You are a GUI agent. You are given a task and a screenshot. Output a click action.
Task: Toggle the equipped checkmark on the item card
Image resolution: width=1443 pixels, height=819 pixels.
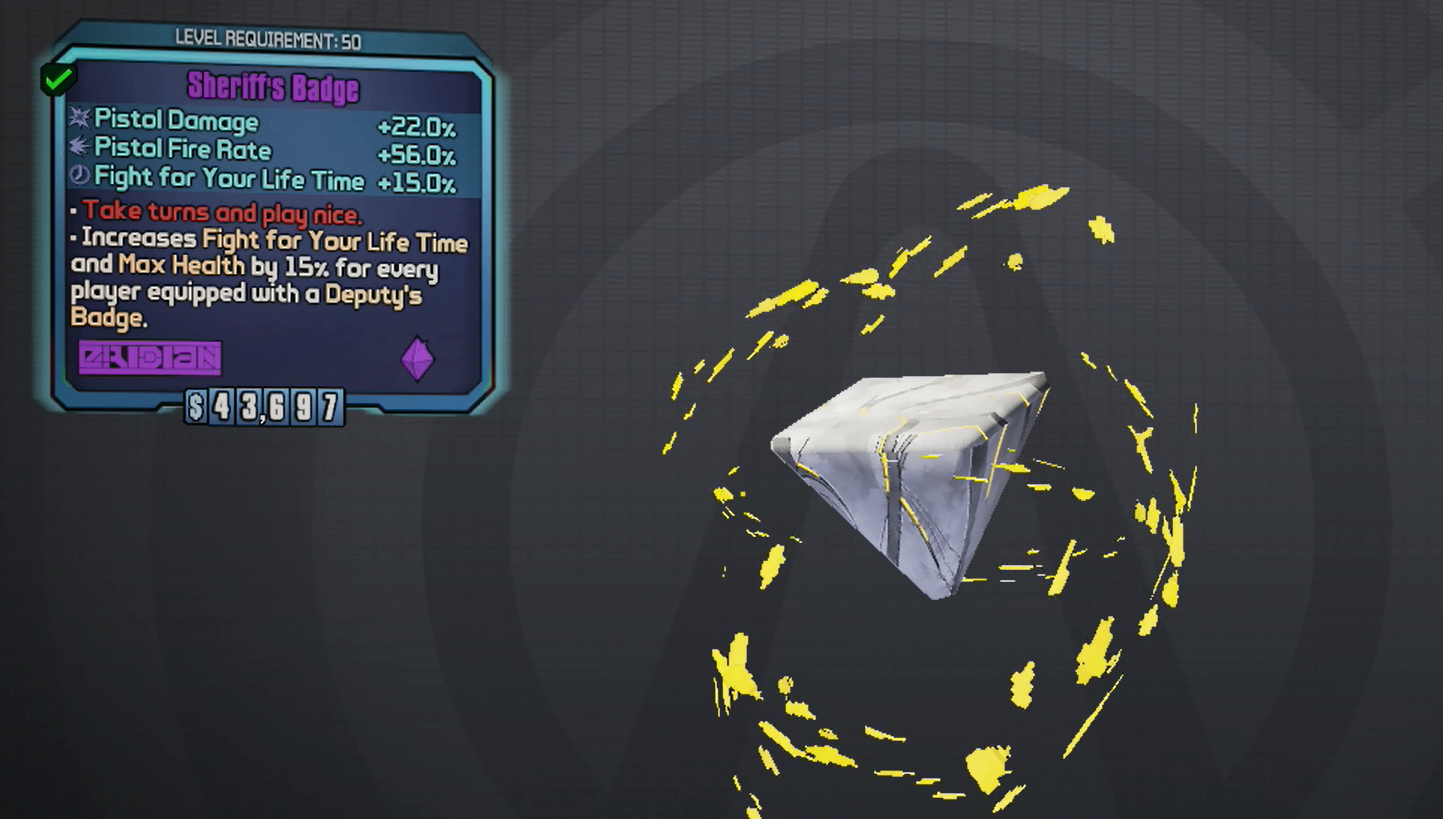tap(56, 78)
